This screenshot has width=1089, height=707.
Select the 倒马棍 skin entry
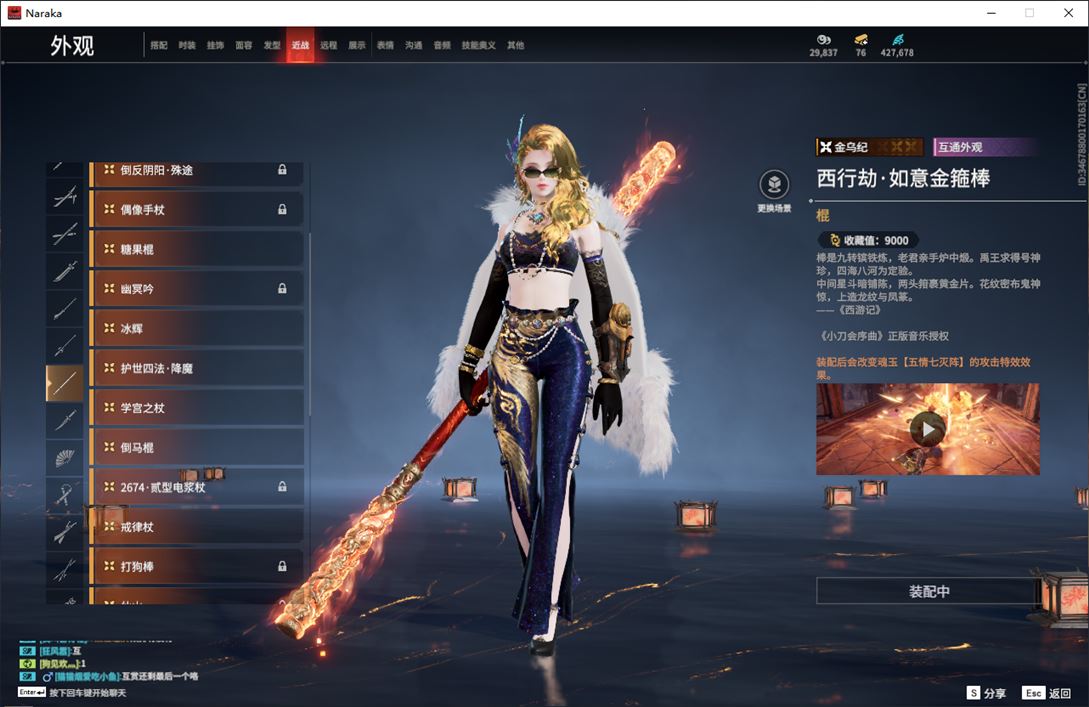196,447
